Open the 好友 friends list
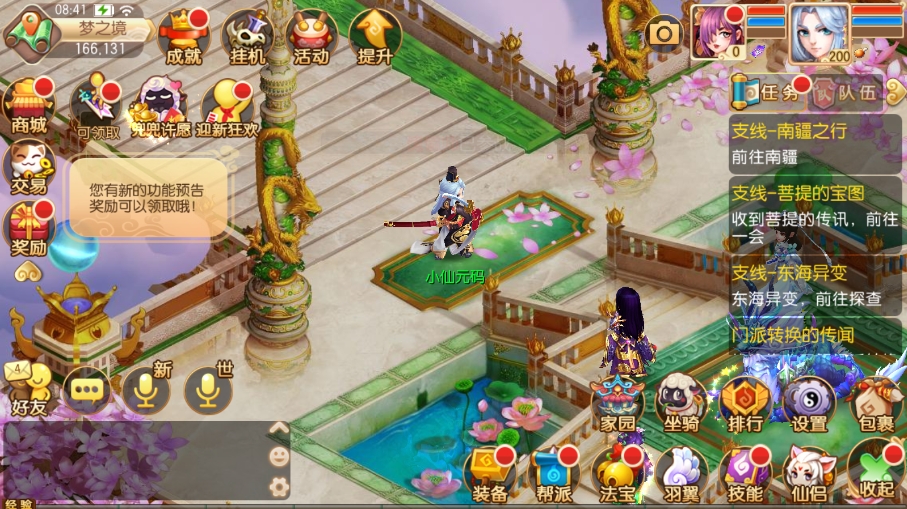Image resolution: width=907 pixels, height=509 pixels. 29,388
